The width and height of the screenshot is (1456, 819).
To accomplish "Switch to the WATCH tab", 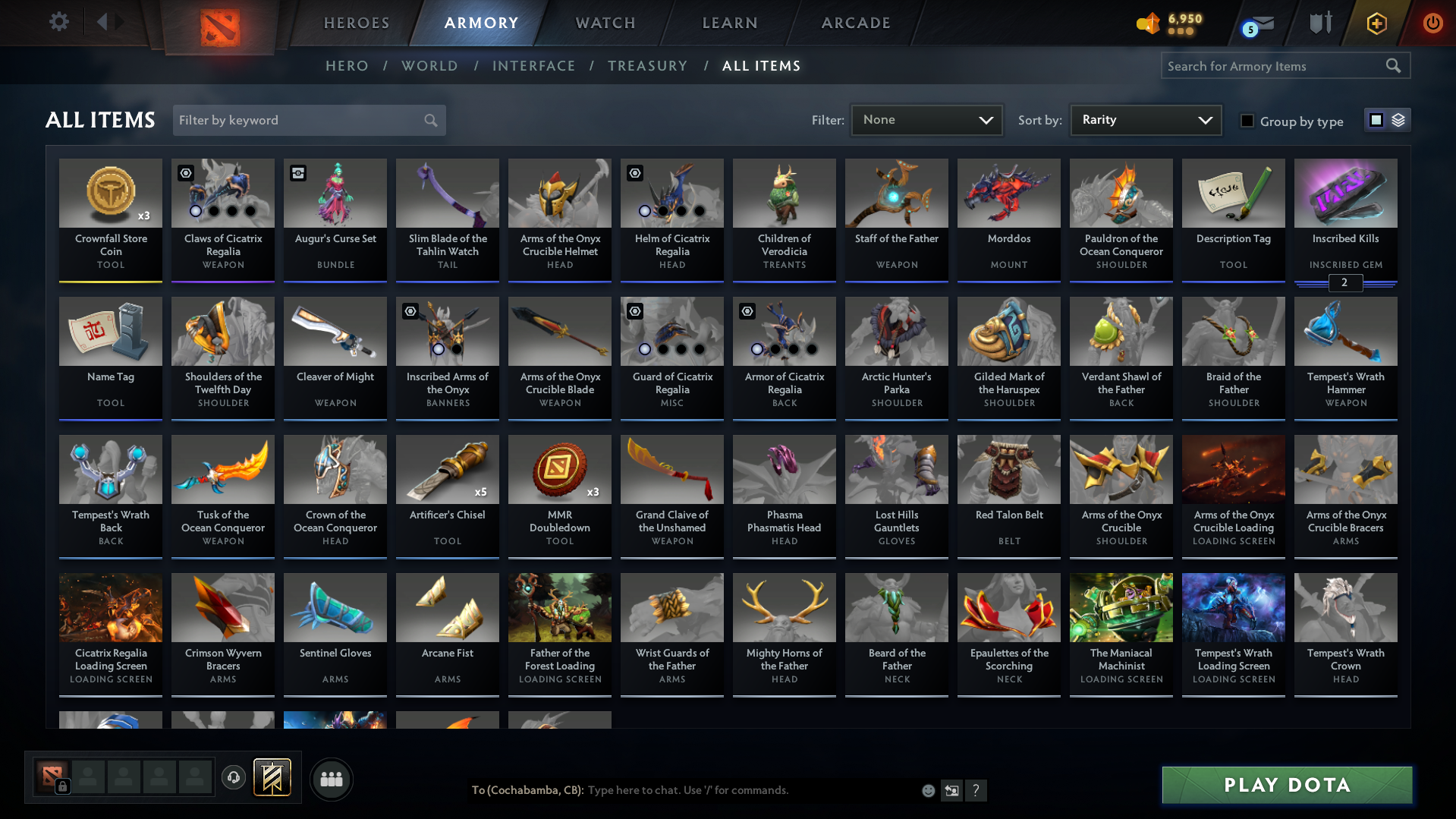I will [x=605, y=23].
